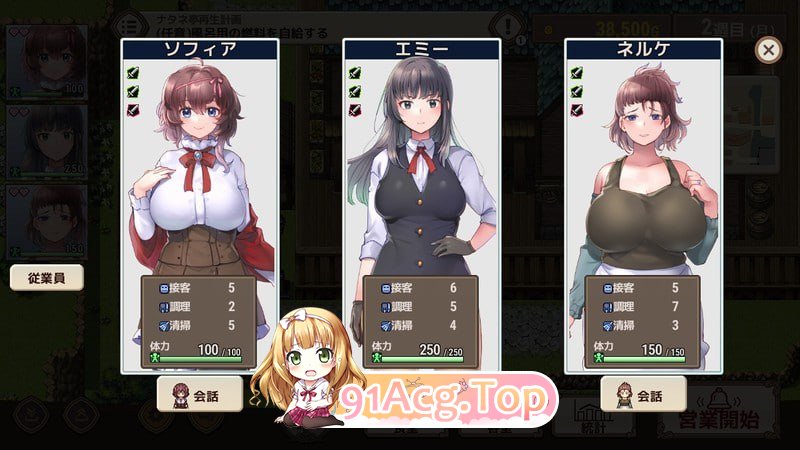
Task: Click the exclamation mark alert icon
Action: [511, 27]
